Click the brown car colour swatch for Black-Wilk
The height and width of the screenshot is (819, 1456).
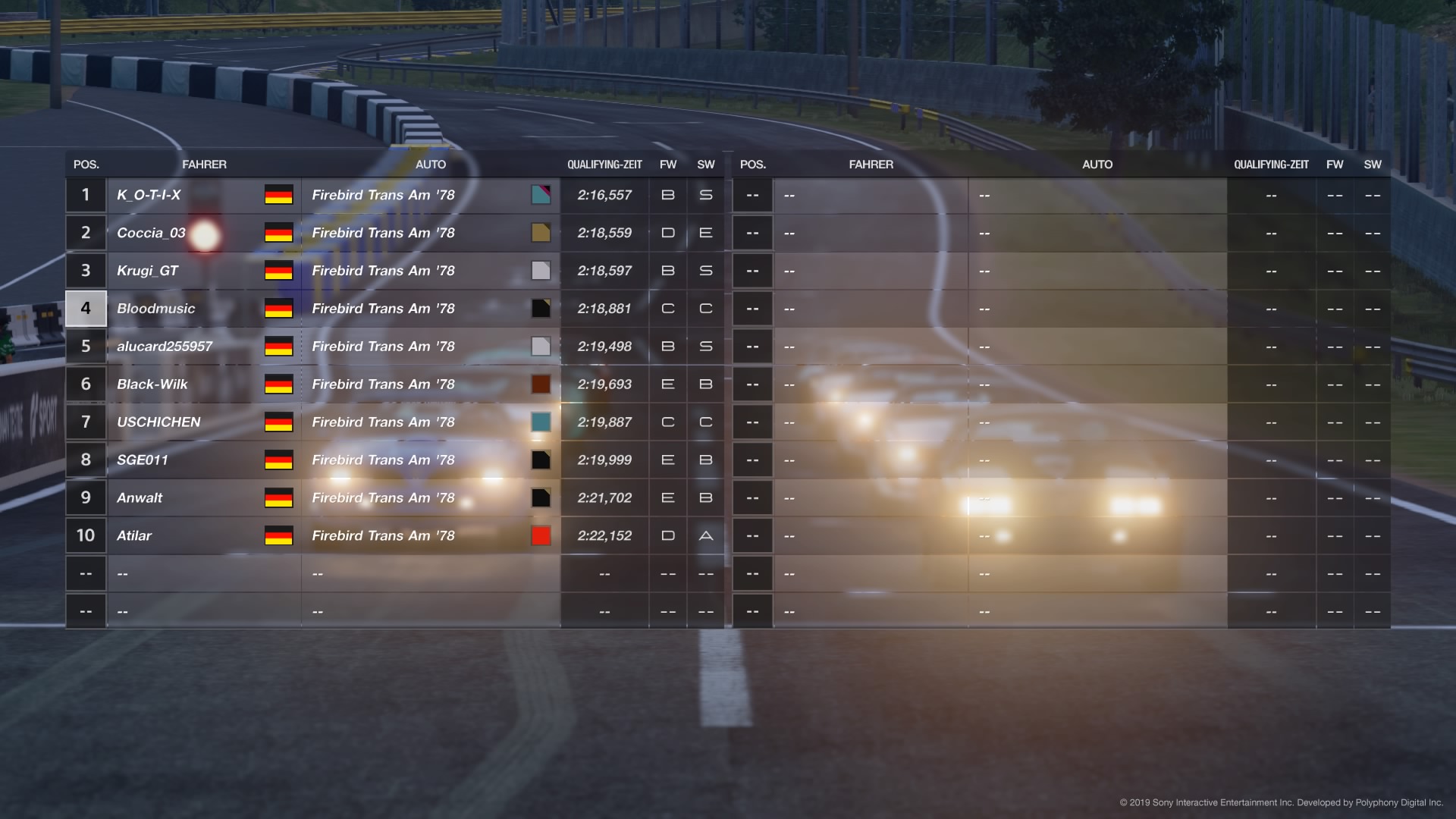click(x=541, y=384)
